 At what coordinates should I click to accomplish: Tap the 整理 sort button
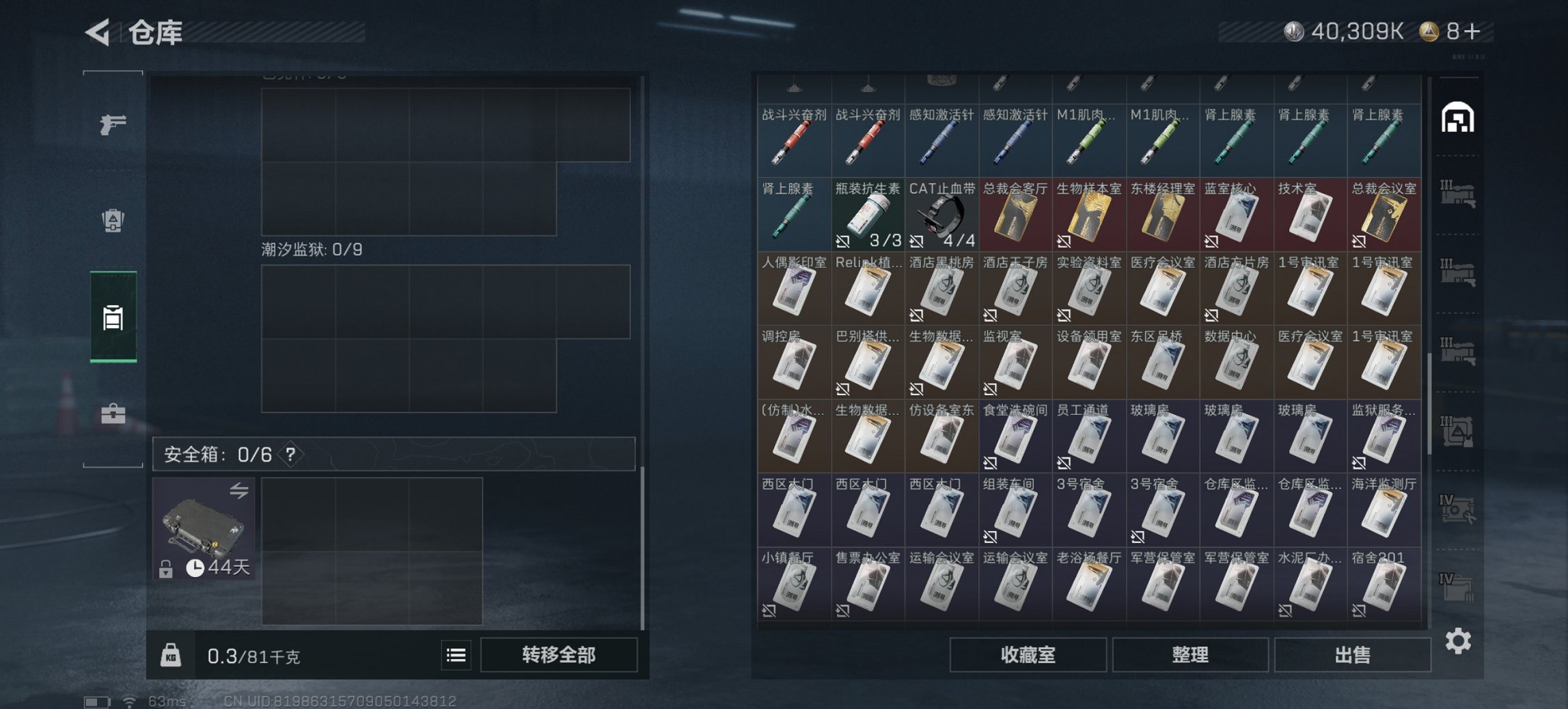tap(1191, 654)
